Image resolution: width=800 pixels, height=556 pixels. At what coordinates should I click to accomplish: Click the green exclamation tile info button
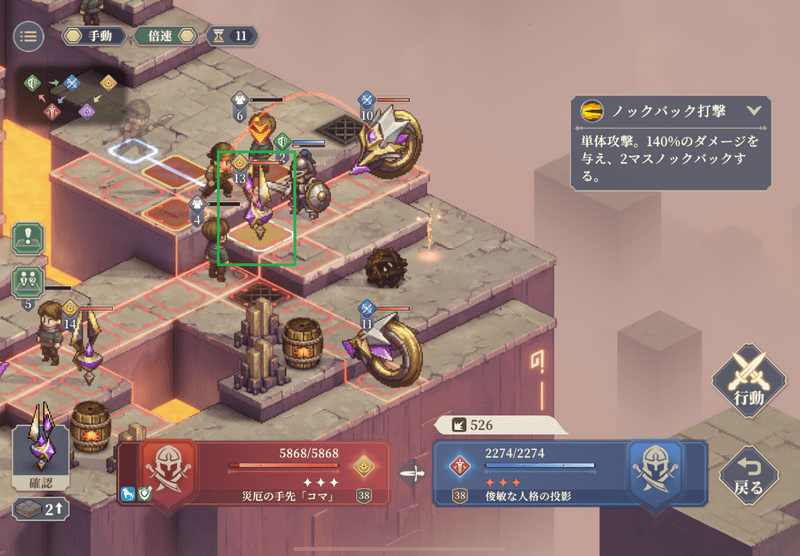pos(26,238)
